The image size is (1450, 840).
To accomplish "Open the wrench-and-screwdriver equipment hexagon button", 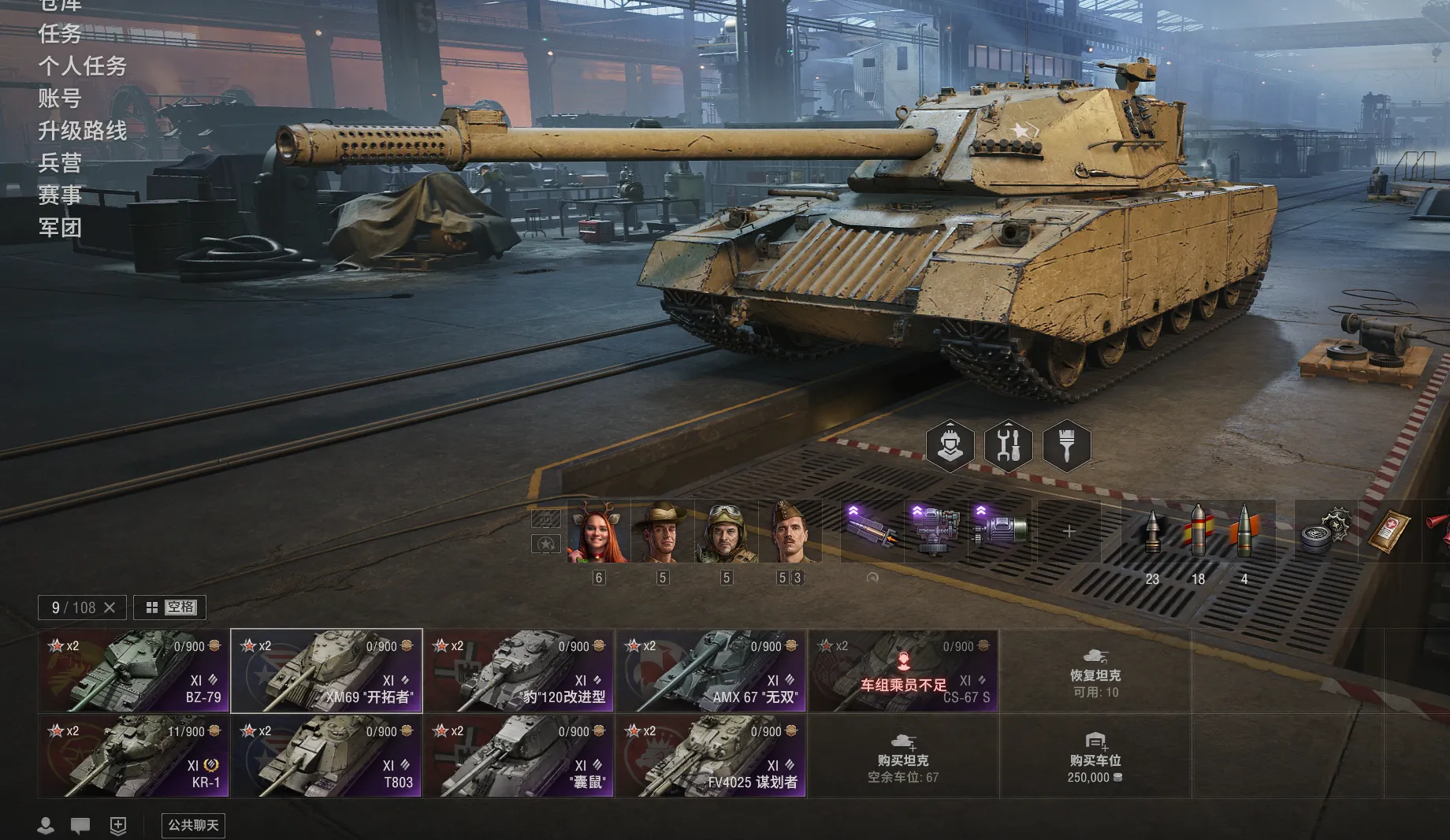I will point(1008,446).
